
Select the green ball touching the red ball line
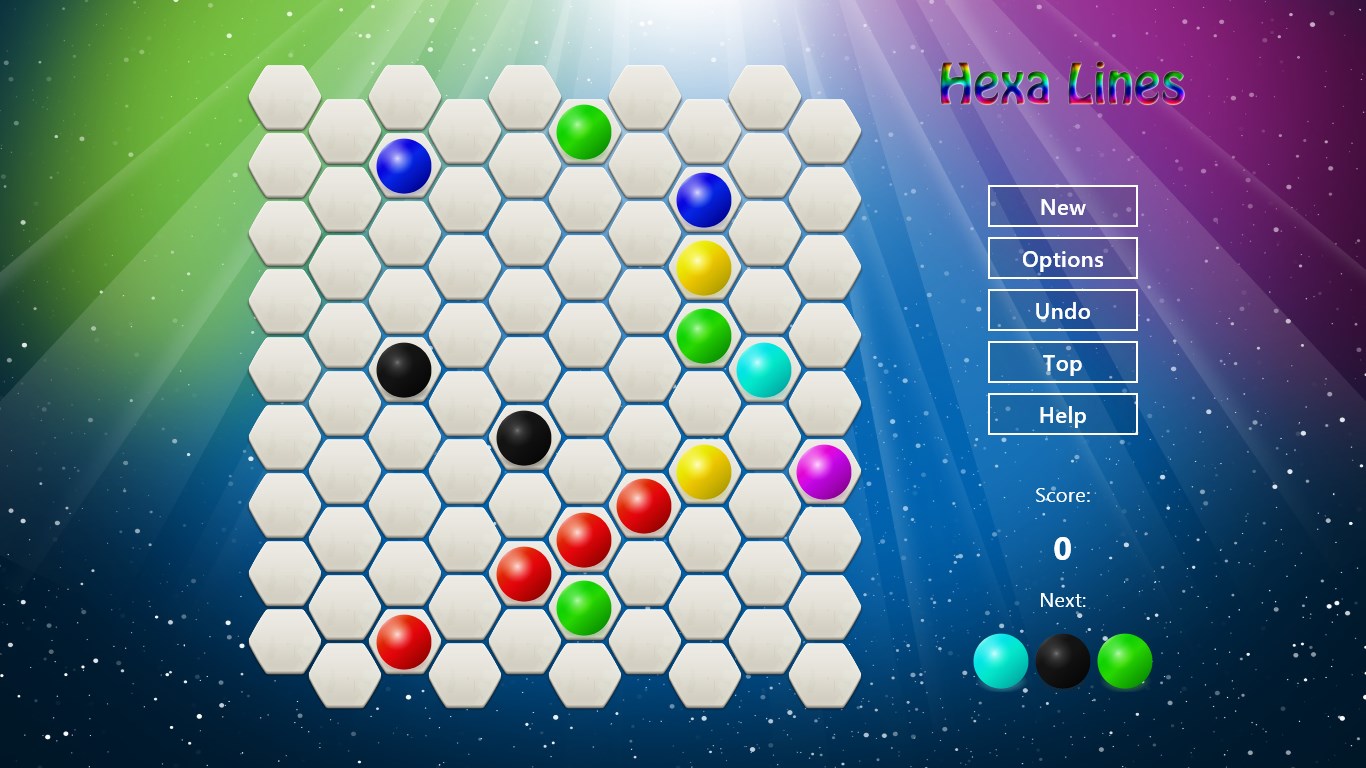(x=584, y=608)
